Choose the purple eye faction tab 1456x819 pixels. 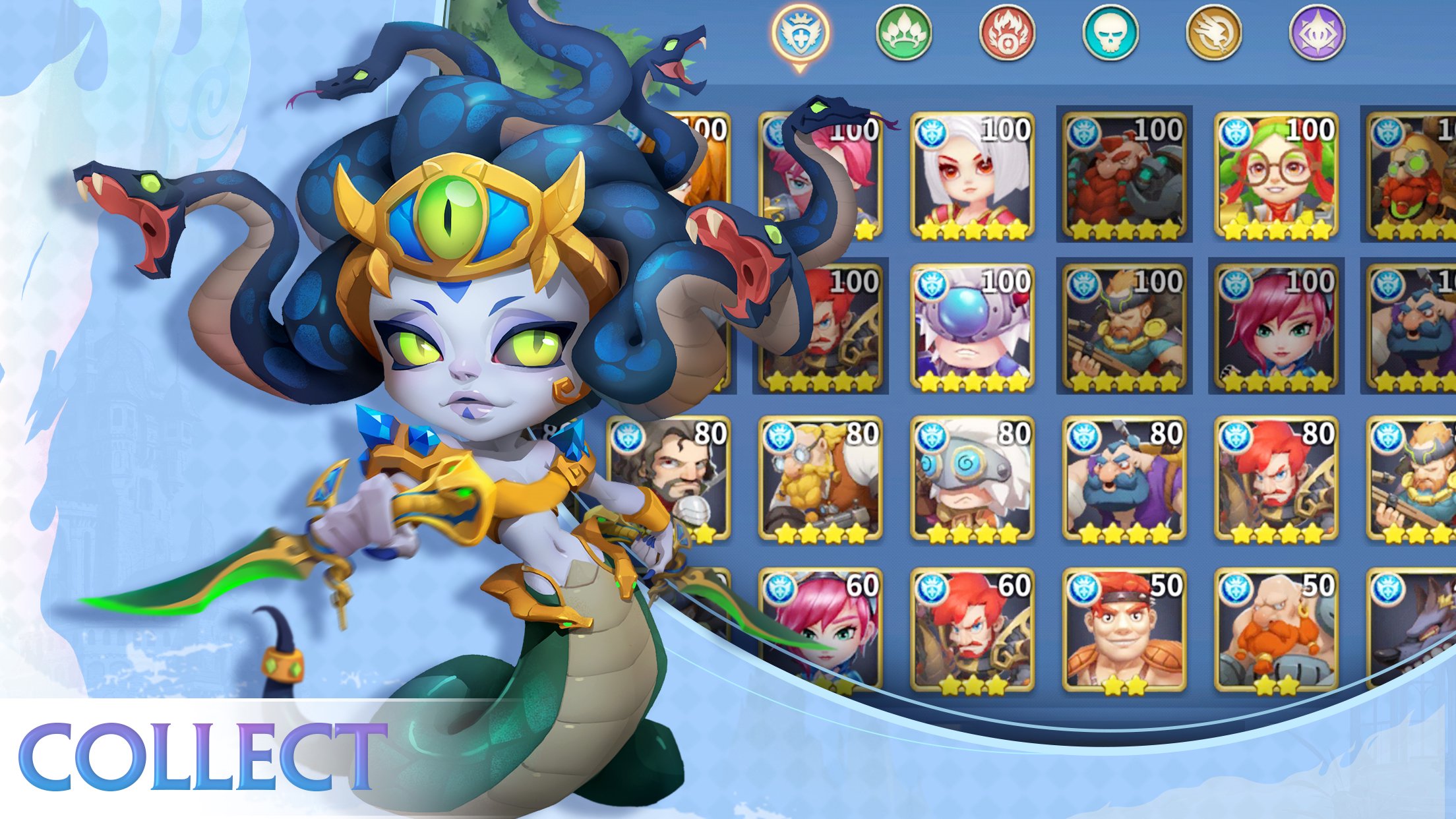(1317, 33)
